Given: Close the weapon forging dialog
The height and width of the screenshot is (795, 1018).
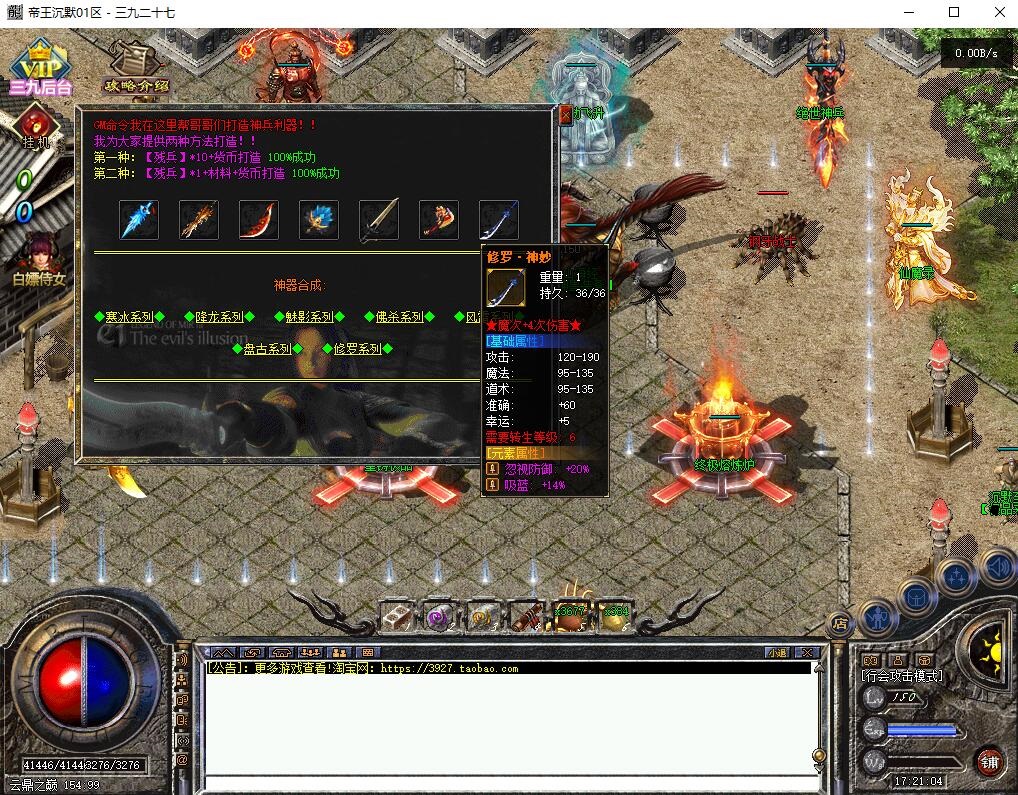Looking at the screenshot, I should [x=565, y=114].
